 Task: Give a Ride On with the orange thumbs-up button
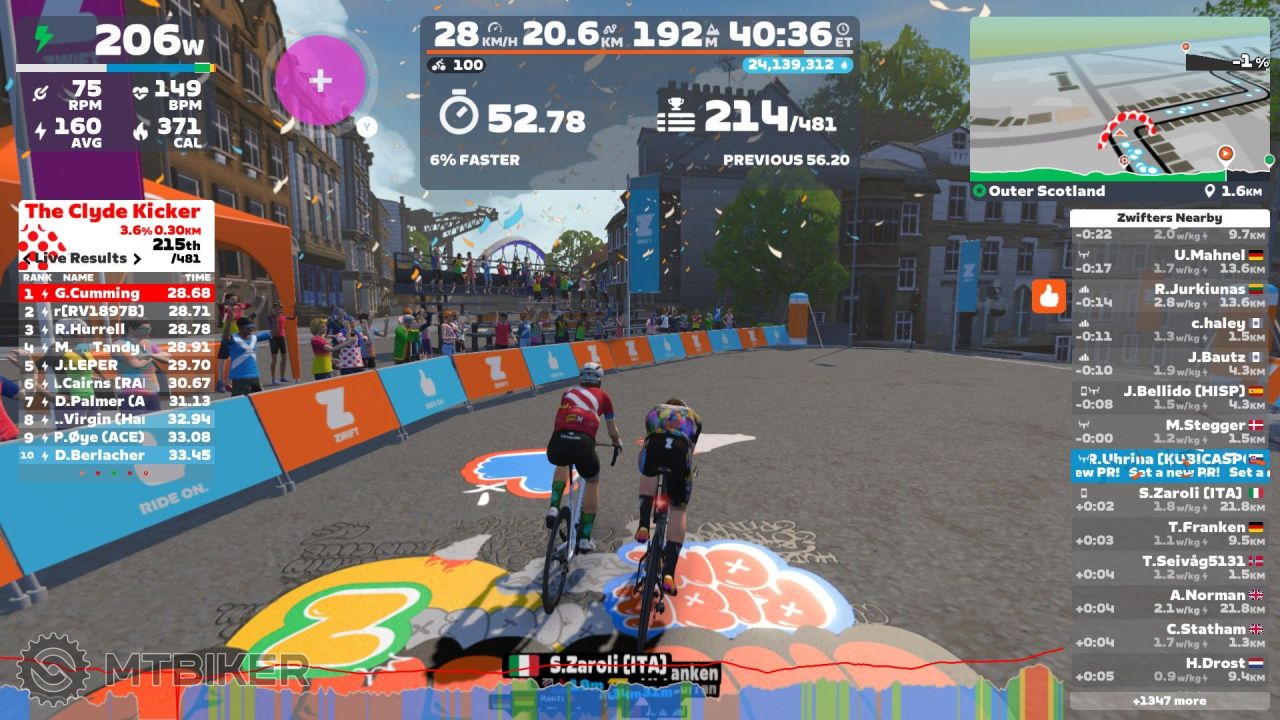click(x=1049, y=296)
